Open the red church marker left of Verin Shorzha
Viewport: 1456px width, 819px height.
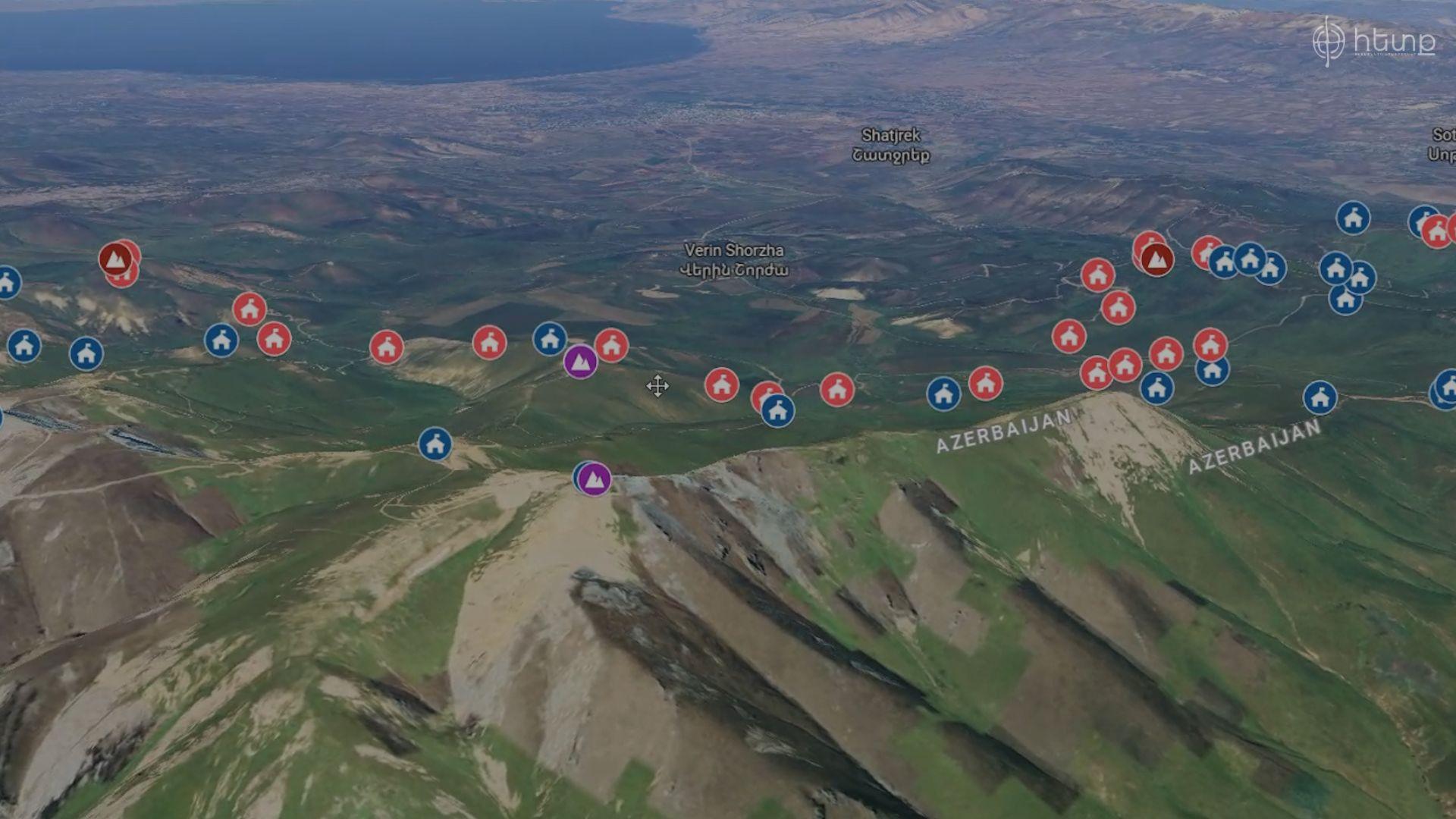[x=491, y=342]
